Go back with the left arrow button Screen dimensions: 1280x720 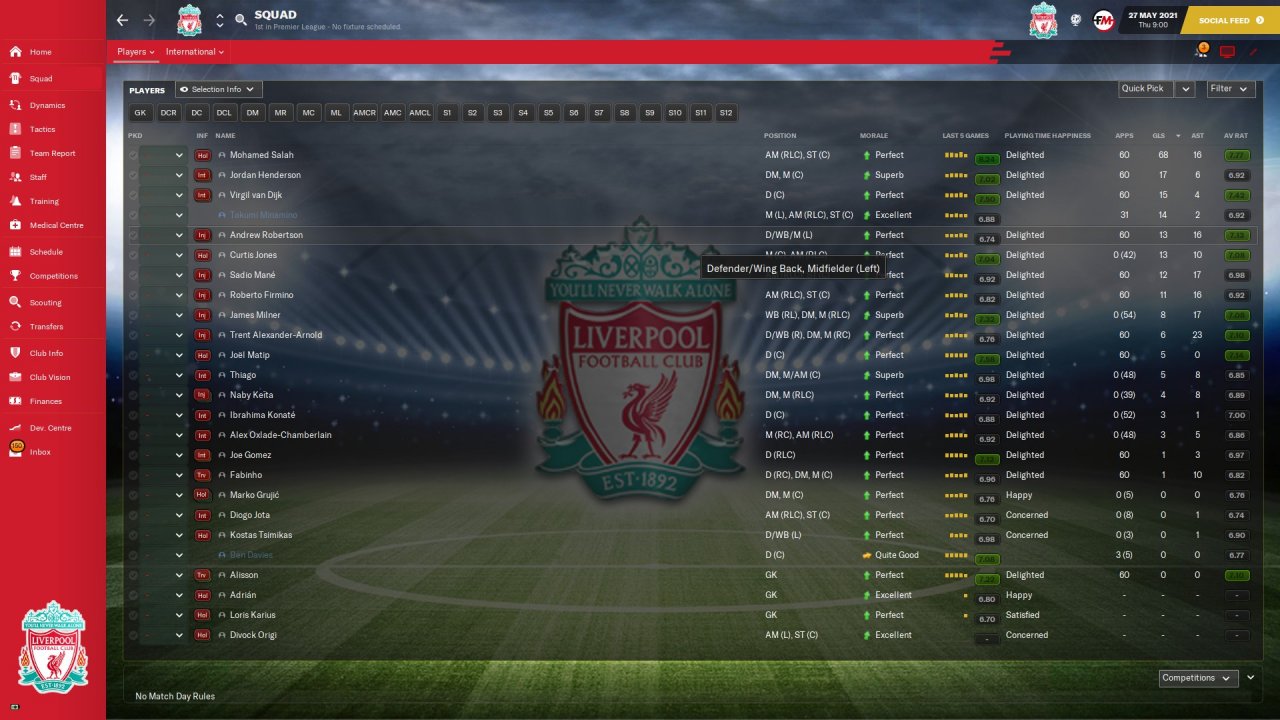[x=122, y=20]
